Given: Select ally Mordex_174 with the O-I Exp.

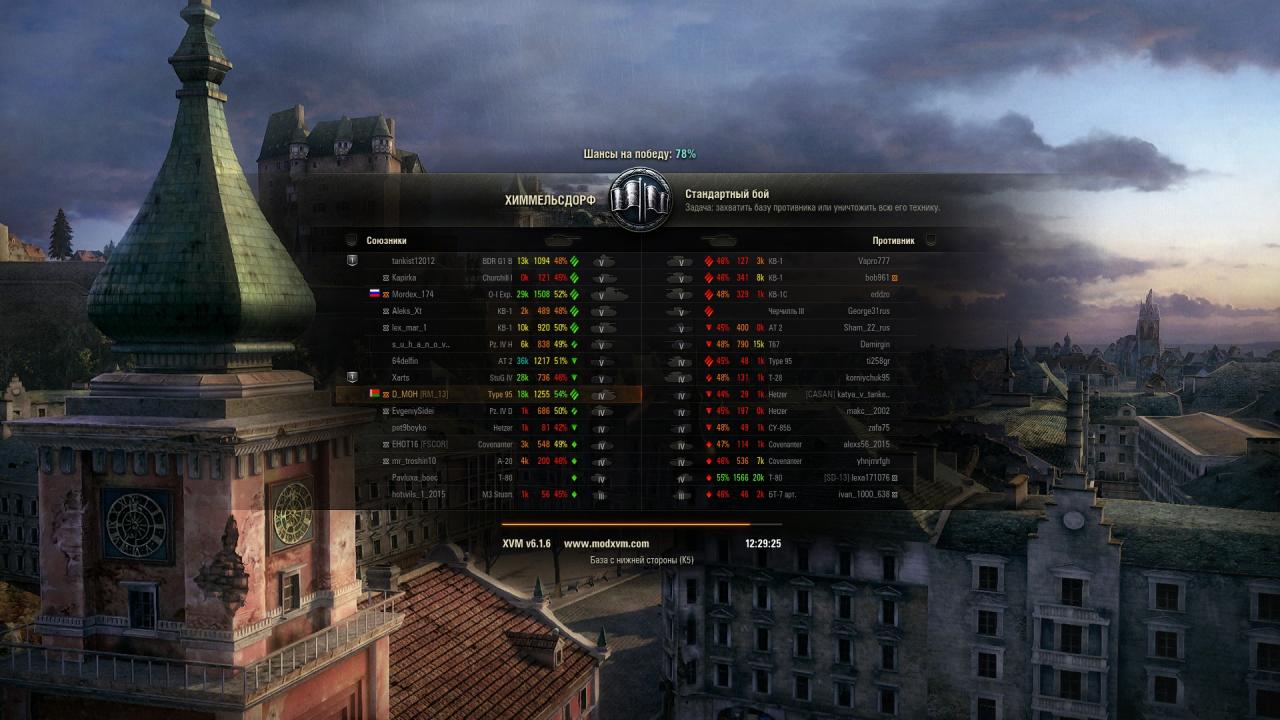Looking at the screenshot, I should click(x=413, y=294).
